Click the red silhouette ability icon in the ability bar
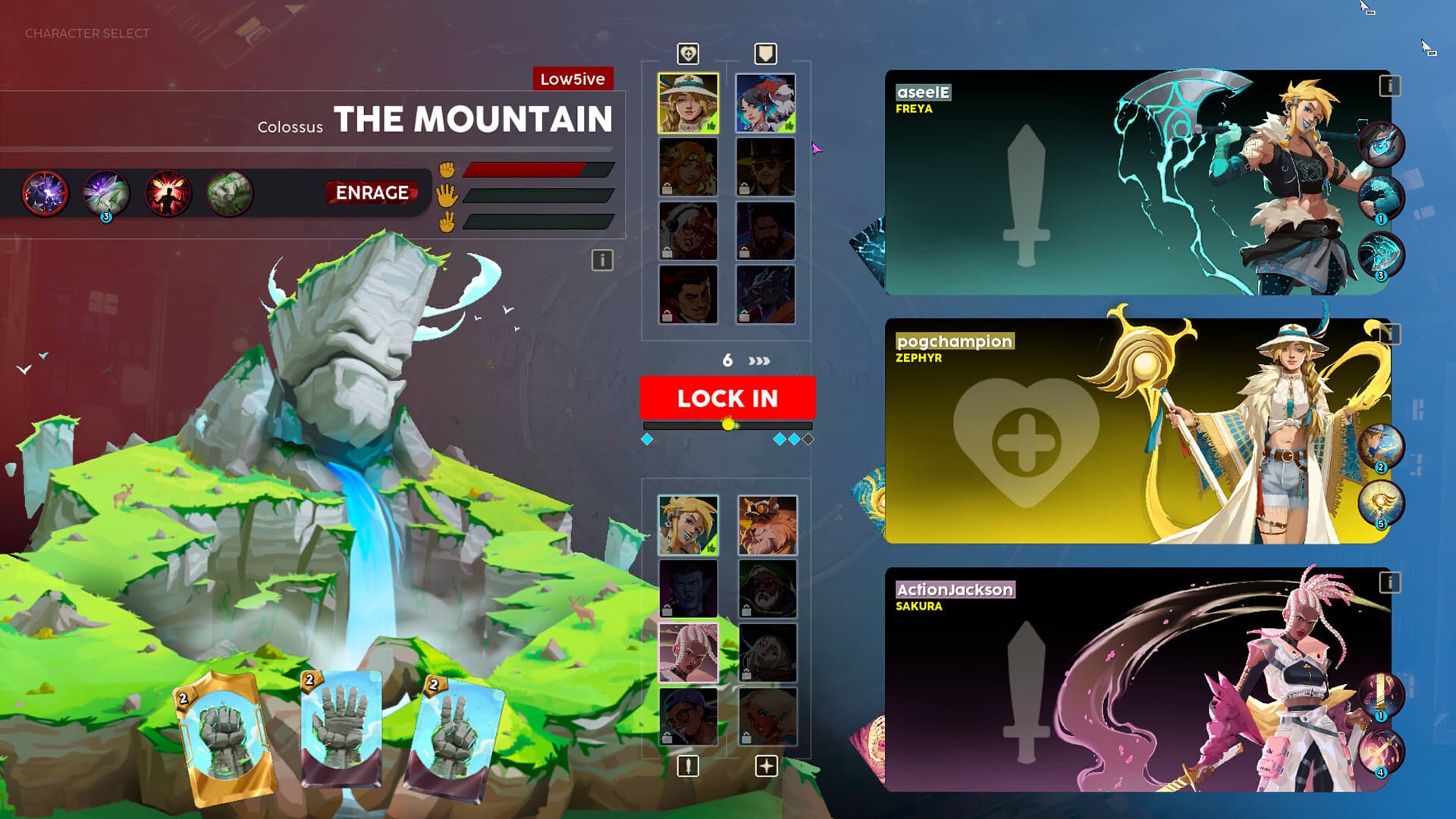This screenshot has width=1456, height=819. pyautogui.click(x=168, y=192)
